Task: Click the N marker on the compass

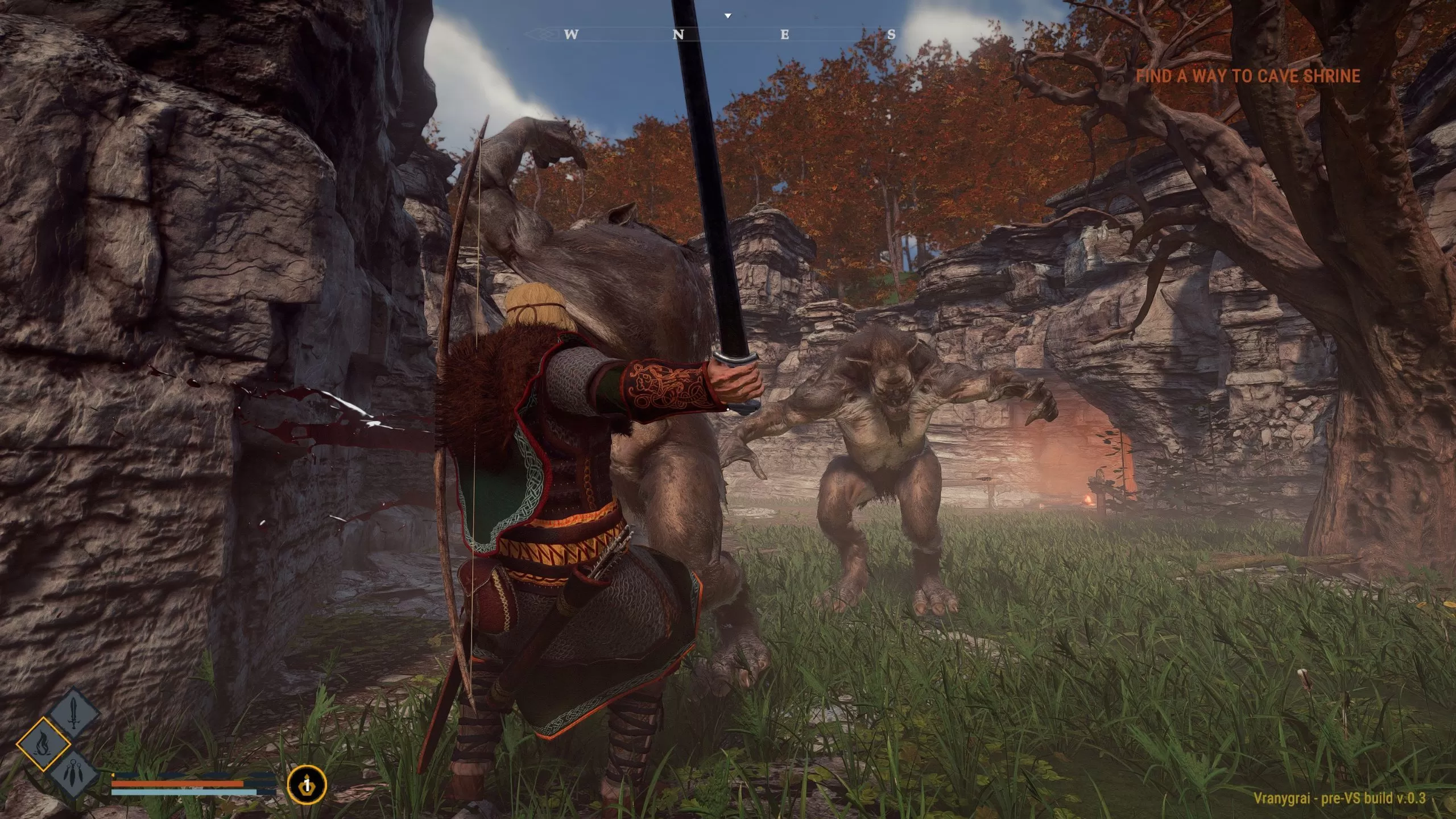Action: [x=679, y=34]
